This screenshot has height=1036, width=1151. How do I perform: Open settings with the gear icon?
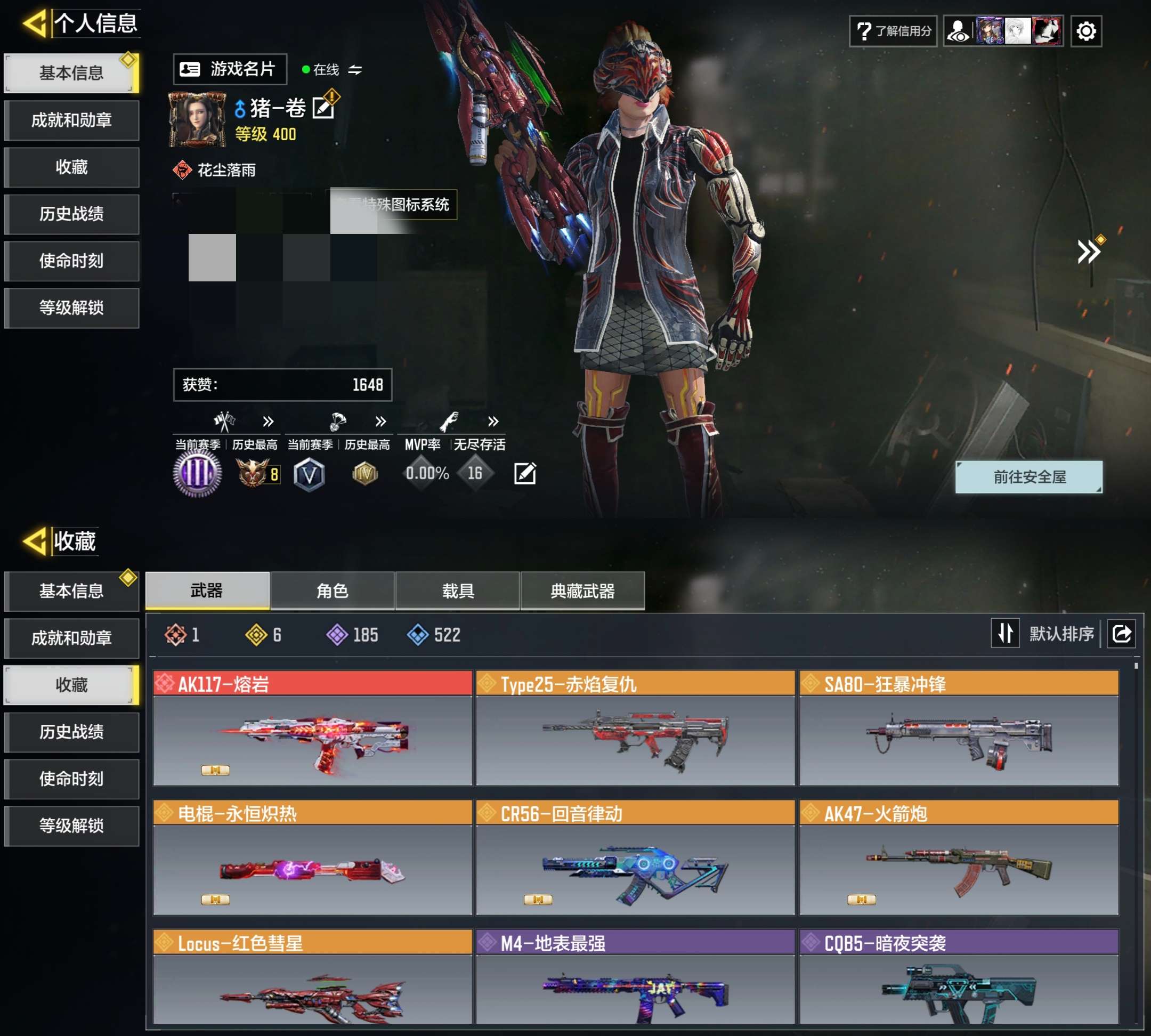click(1086, 31)
